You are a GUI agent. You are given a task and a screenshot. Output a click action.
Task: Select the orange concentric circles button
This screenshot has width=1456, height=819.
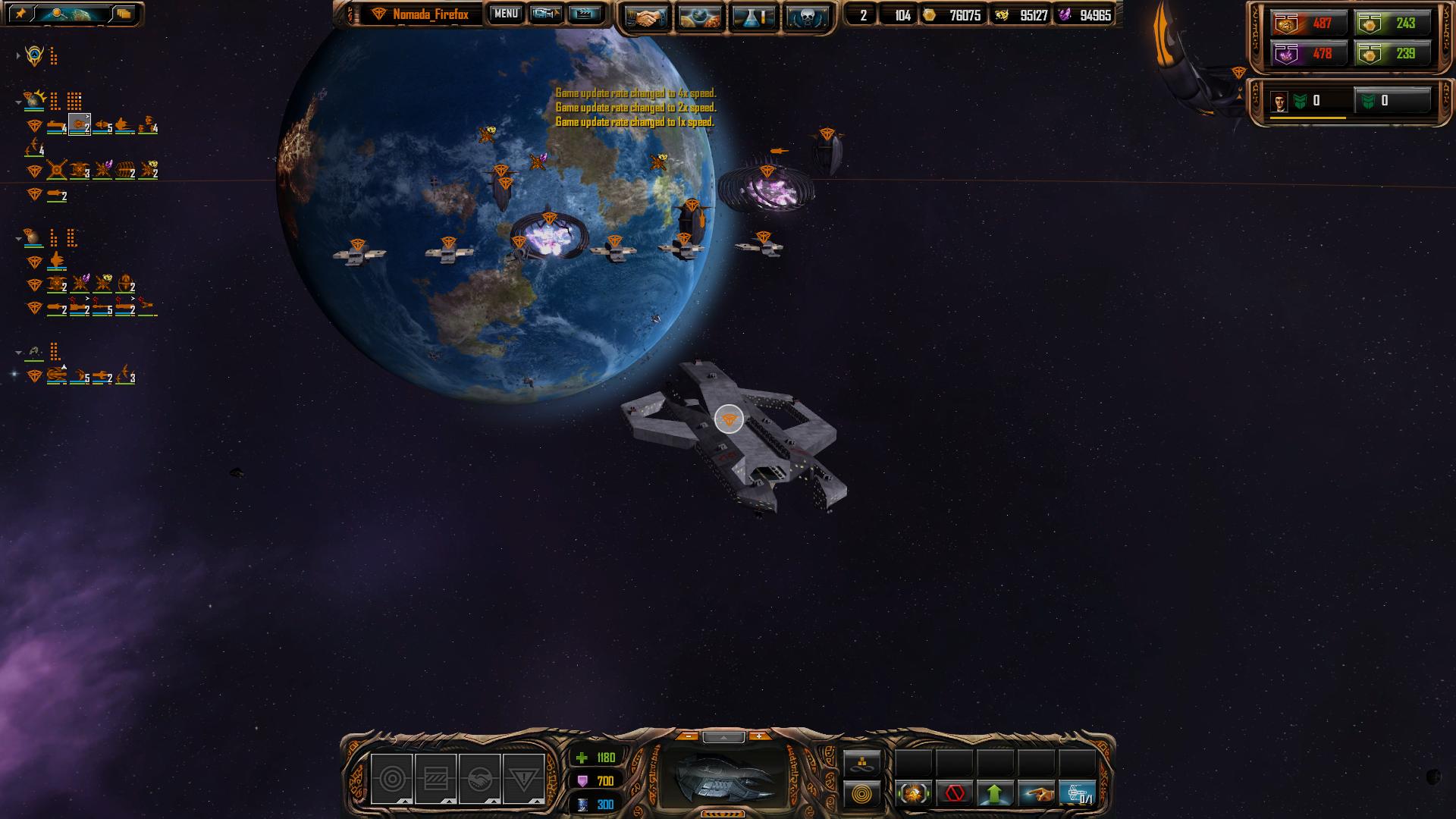862,794
